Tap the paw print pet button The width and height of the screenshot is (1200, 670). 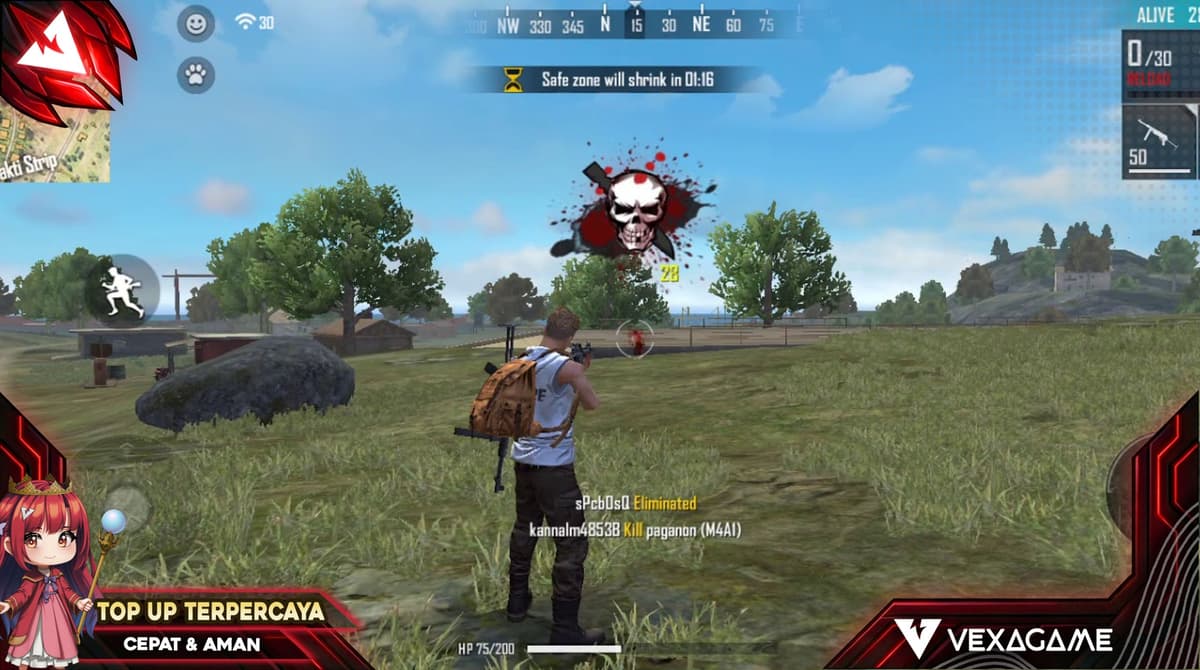[x=195, y=74]
